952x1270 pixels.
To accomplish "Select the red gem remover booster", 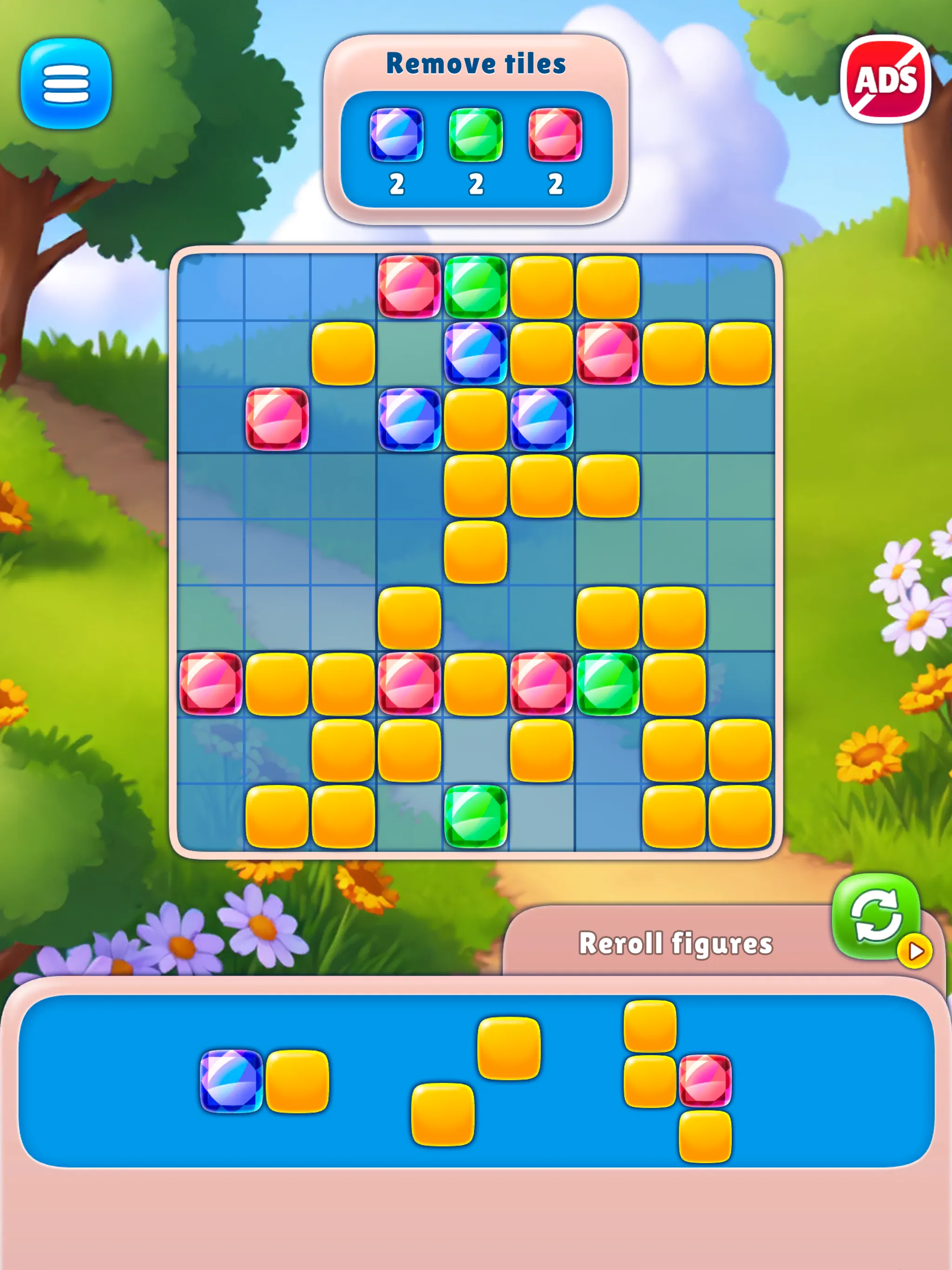I will (x=554, y=136).
